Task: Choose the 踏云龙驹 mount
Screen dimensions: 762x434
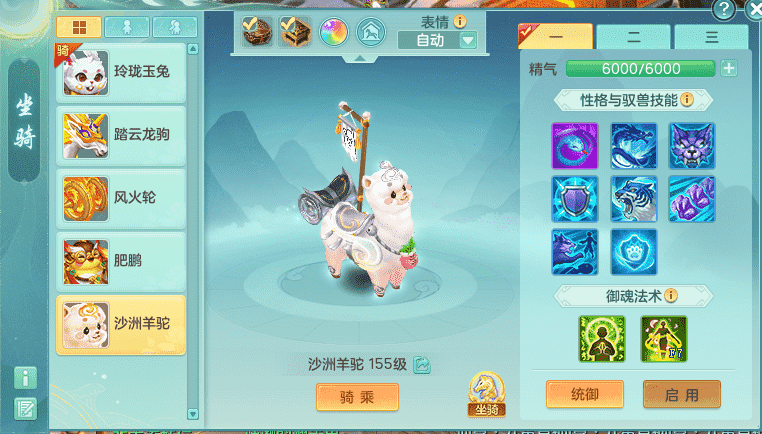Action: click(x=121, y=135)
